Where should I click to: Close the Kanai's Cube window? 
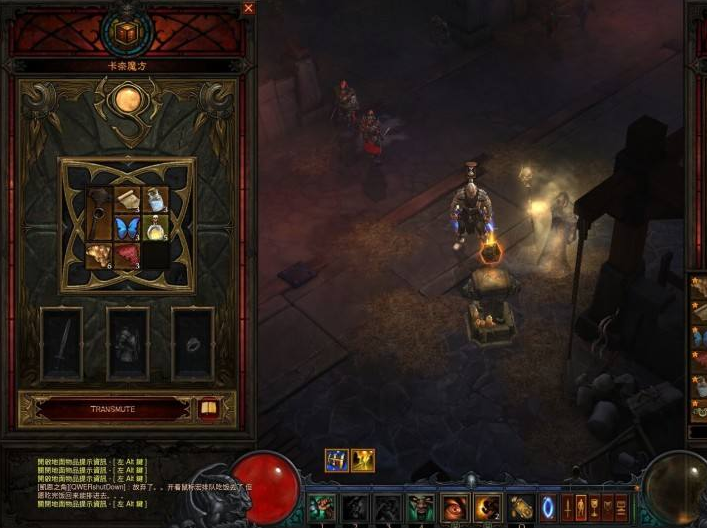coord(249,8)
